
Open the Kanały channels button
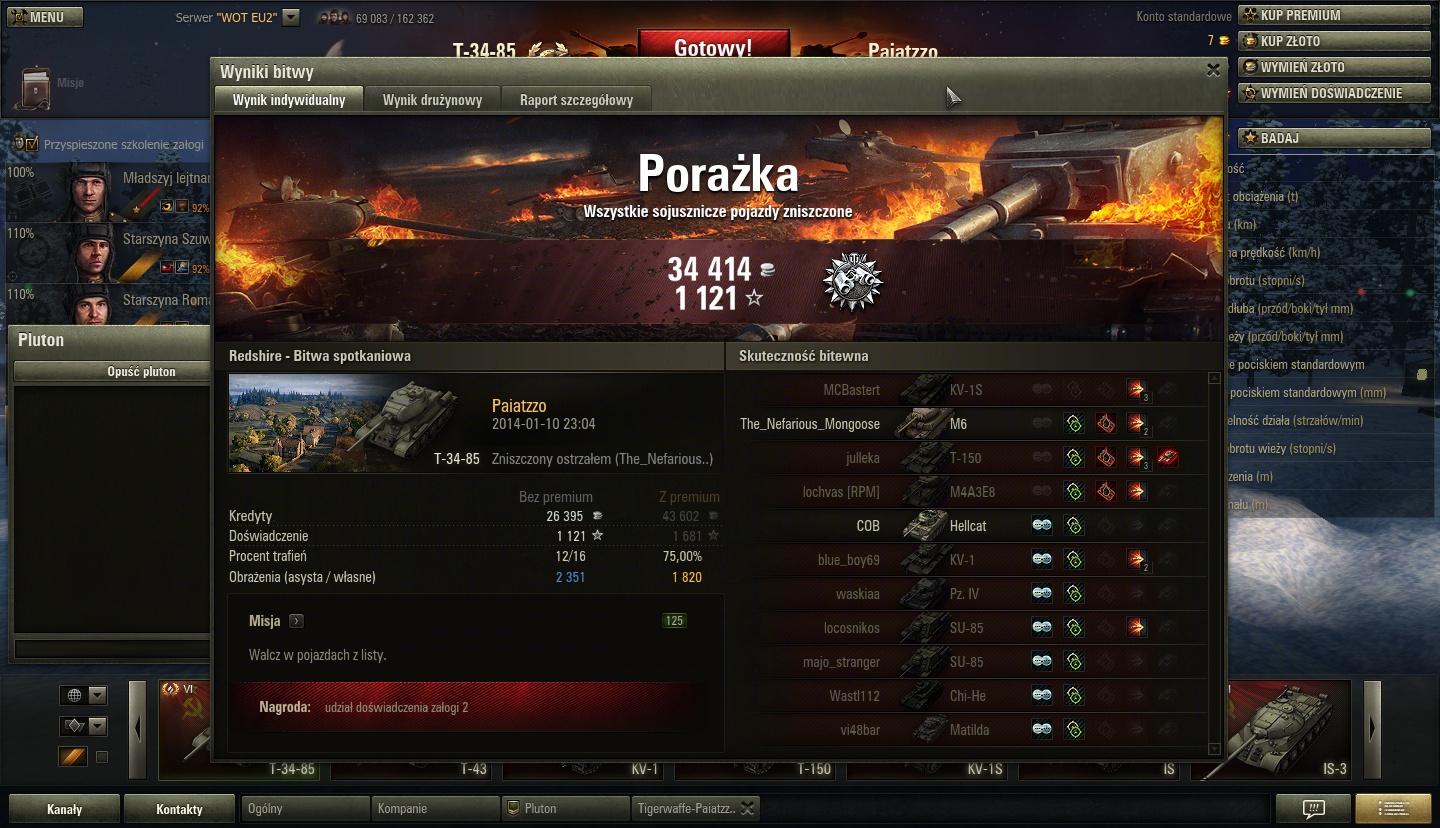coord(64,809)
